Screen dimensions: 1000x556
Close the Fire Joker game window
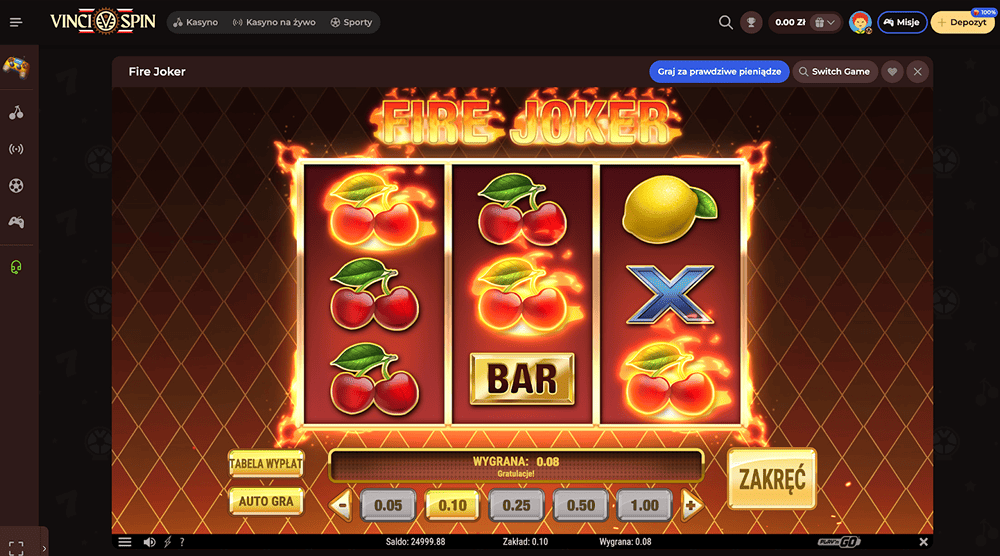point(918,72)
